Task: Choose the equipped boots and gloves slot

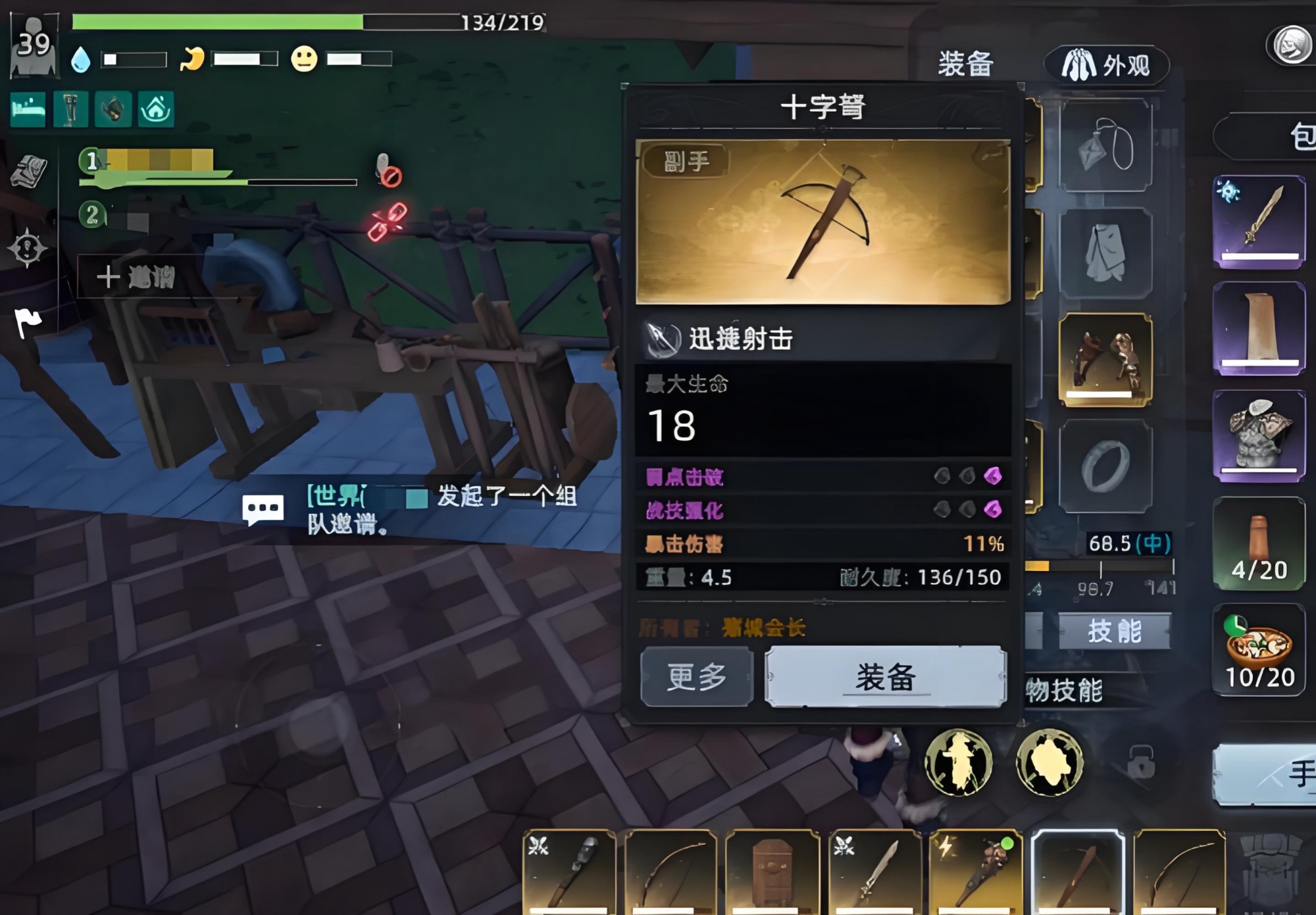Action: (1105, 359)
